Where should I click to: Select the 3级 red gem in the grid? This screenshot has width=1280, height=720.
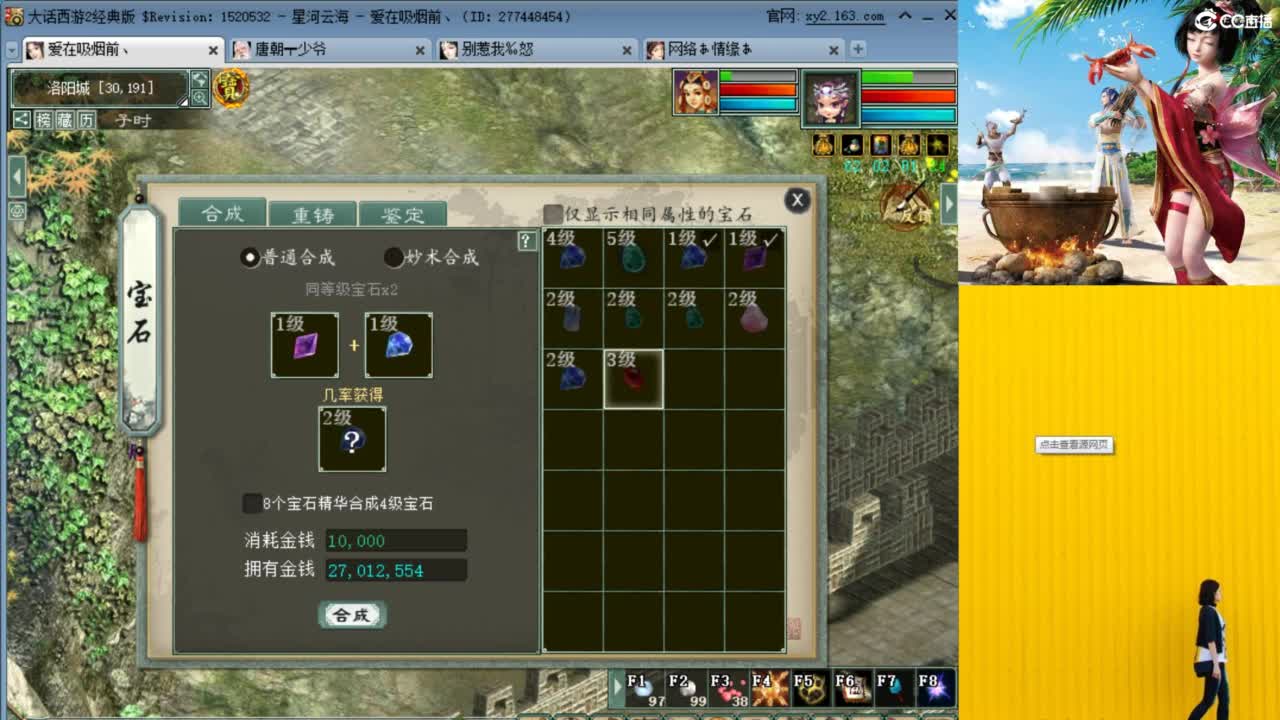pos(632,378)
